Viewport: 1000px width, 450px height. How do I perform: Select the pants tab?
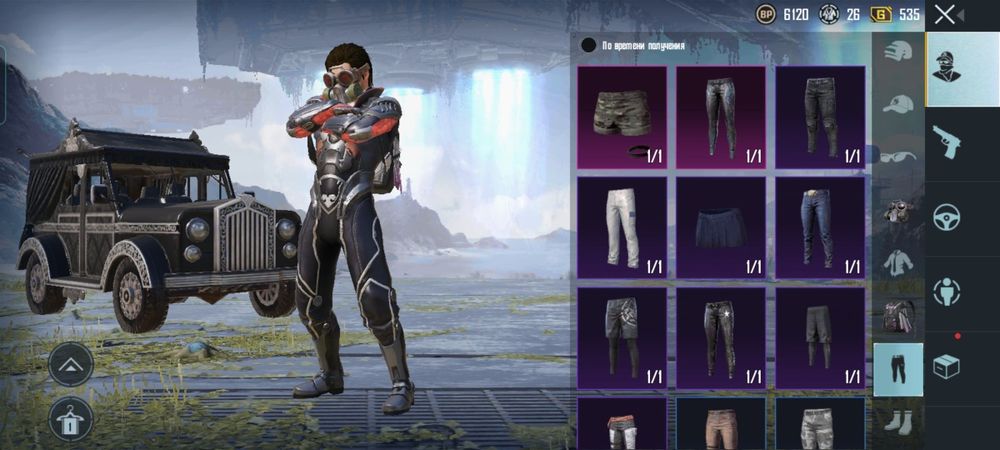click(x=898, y=368)
